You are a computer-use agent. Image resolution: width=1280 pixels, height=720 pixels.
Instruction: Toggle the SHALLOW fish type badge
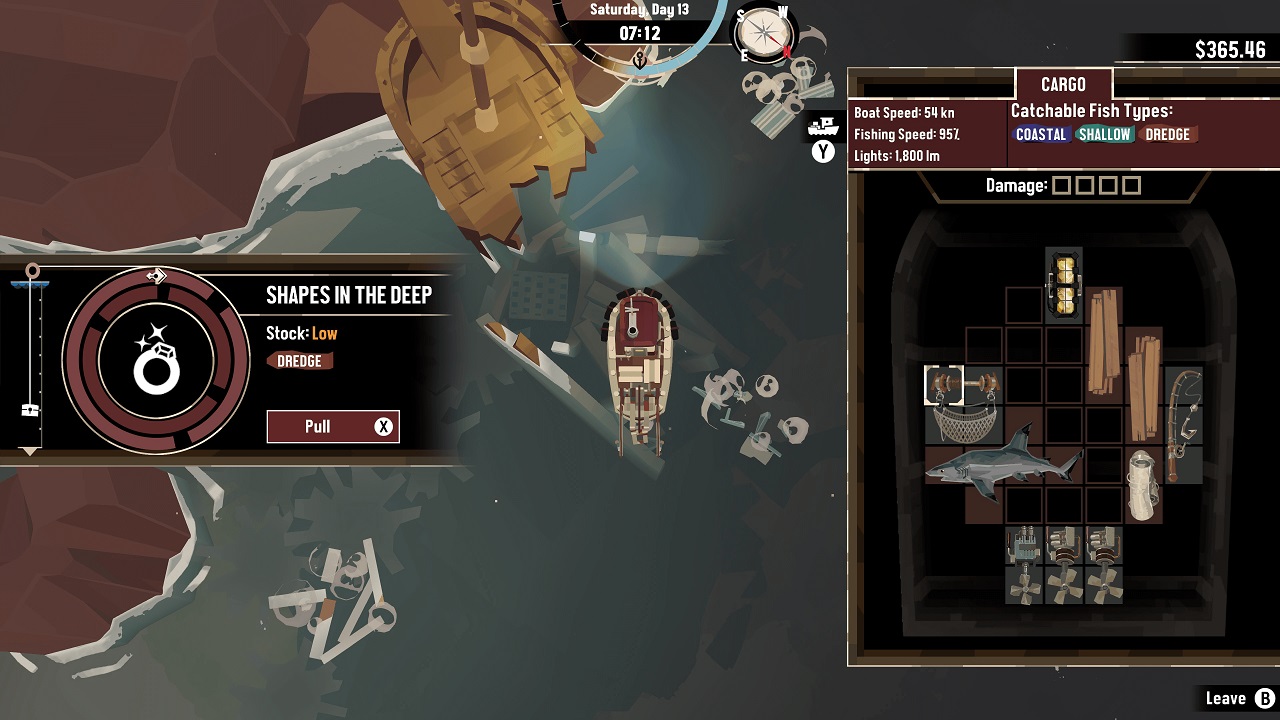[1103, 133]
